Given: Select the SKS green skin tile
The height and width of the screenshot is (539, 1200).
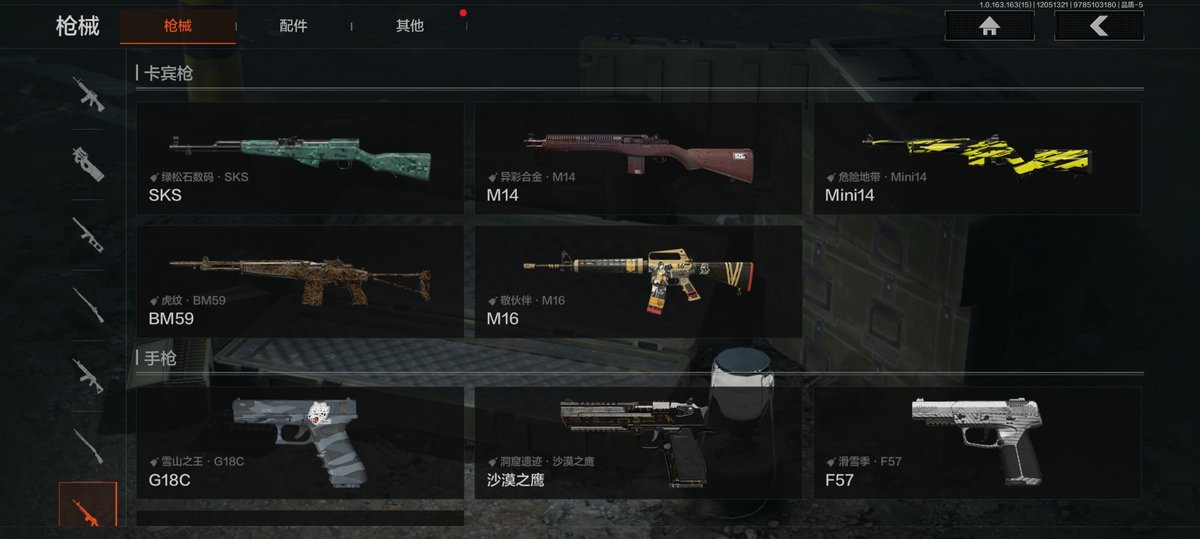Looking at the screenshot, I should [x=300, y=157].
